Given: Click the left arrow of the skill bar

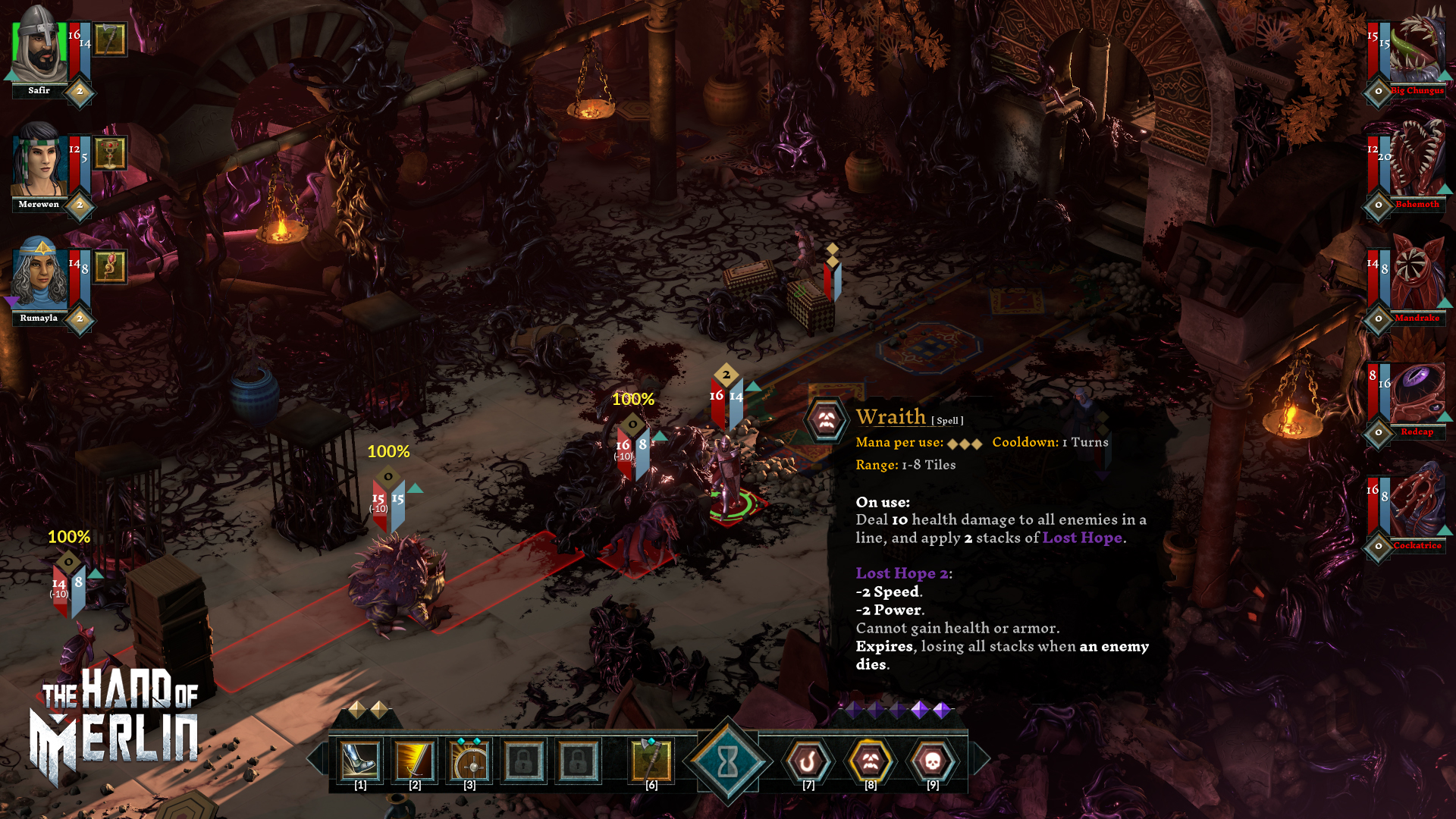Looking at the screenshot, I should coord(316,758).
